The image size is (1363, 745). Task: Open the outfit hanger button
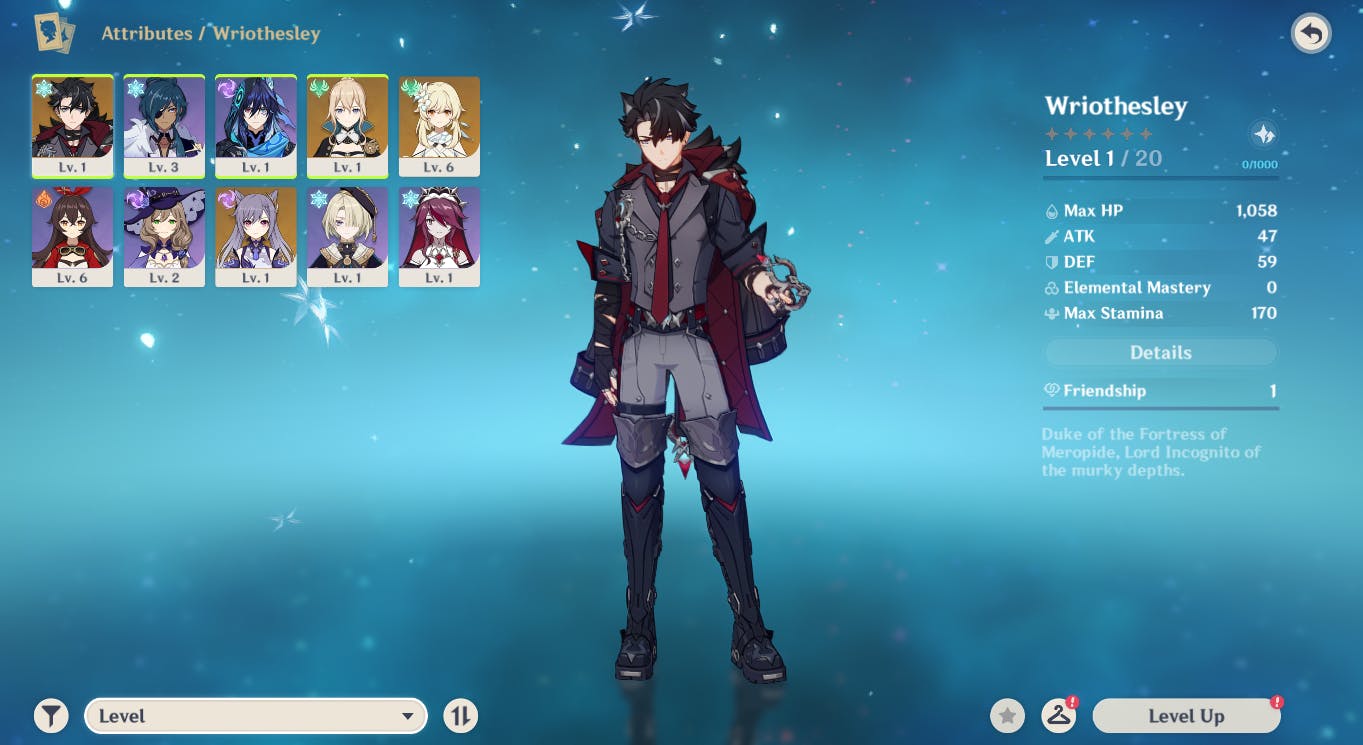pos(1058,716)
